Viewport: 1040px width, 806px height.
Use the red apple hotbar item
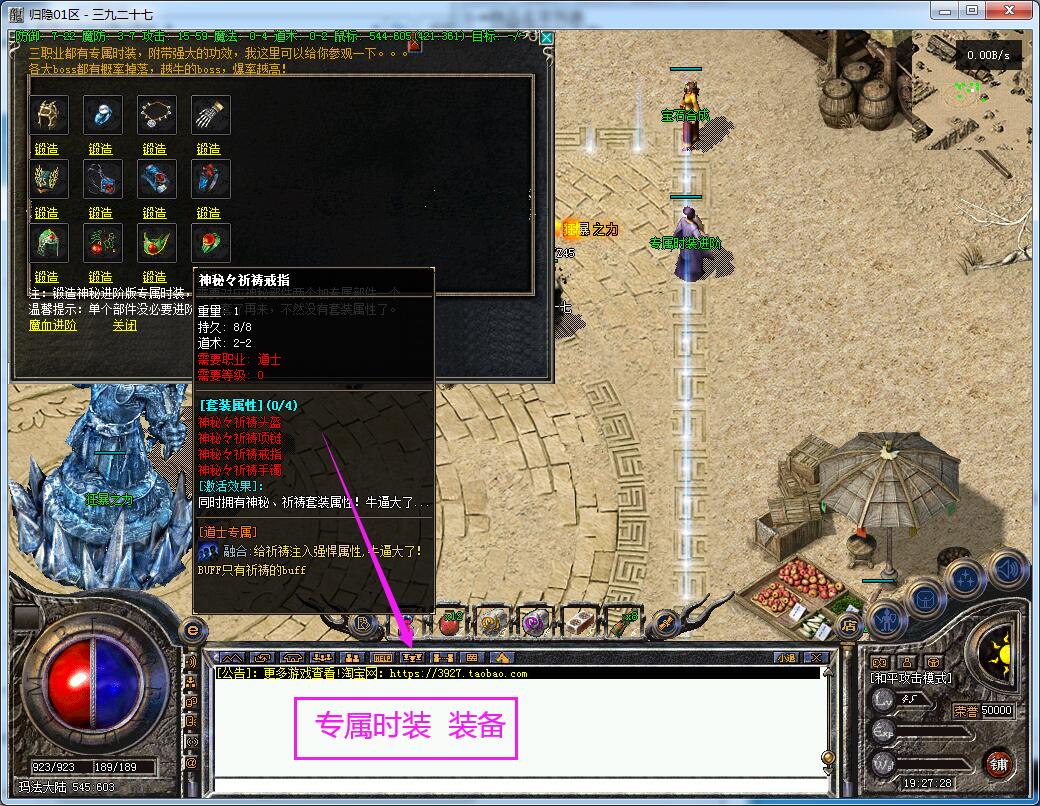click(x=450, y=623)
